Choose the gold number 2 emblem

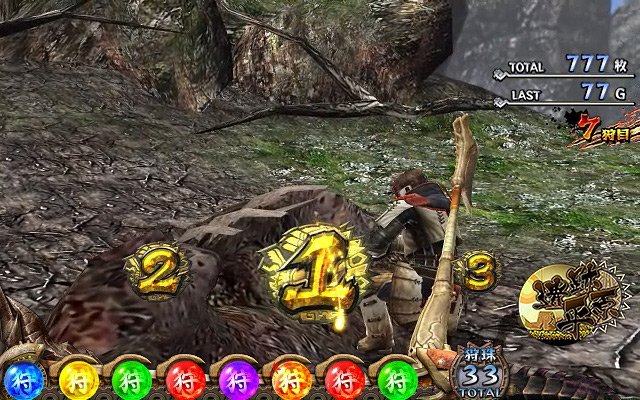click(x=157, y=269)
